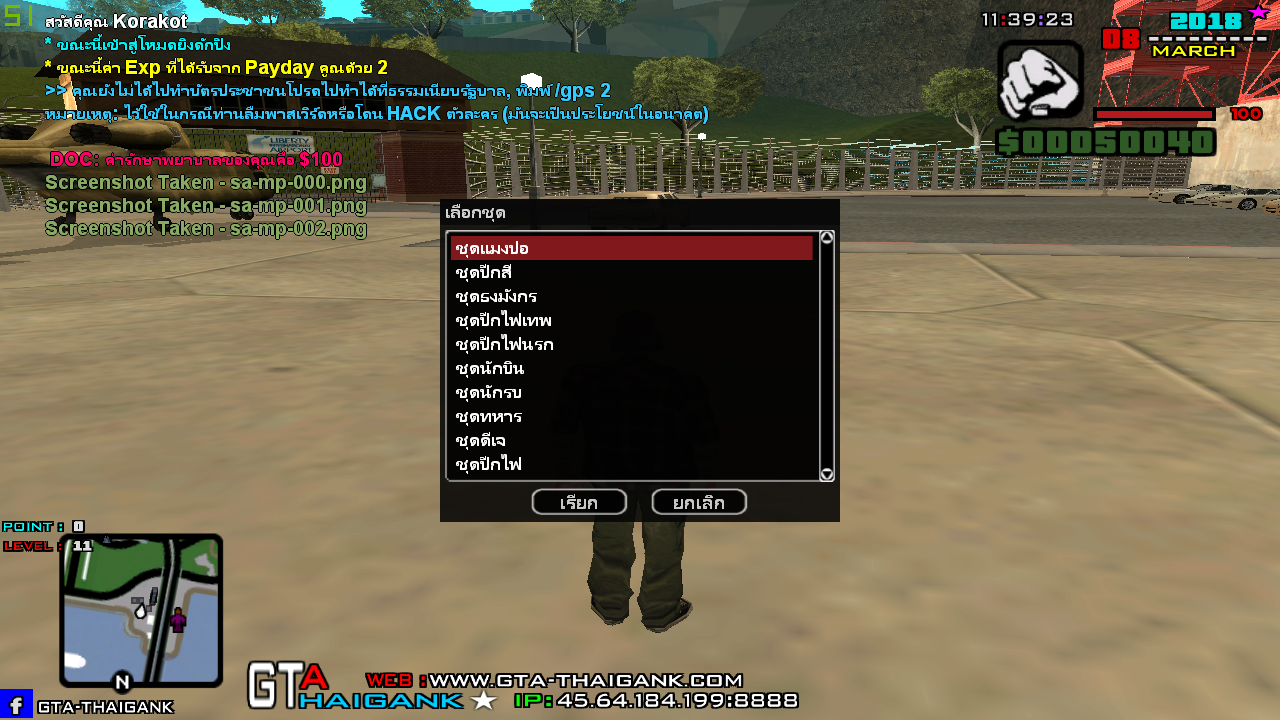Image resolution: width=1280 pixels, height=720 pixels.
Task: Click the list's scroll-up arrow
Action: tap(827, 238)
